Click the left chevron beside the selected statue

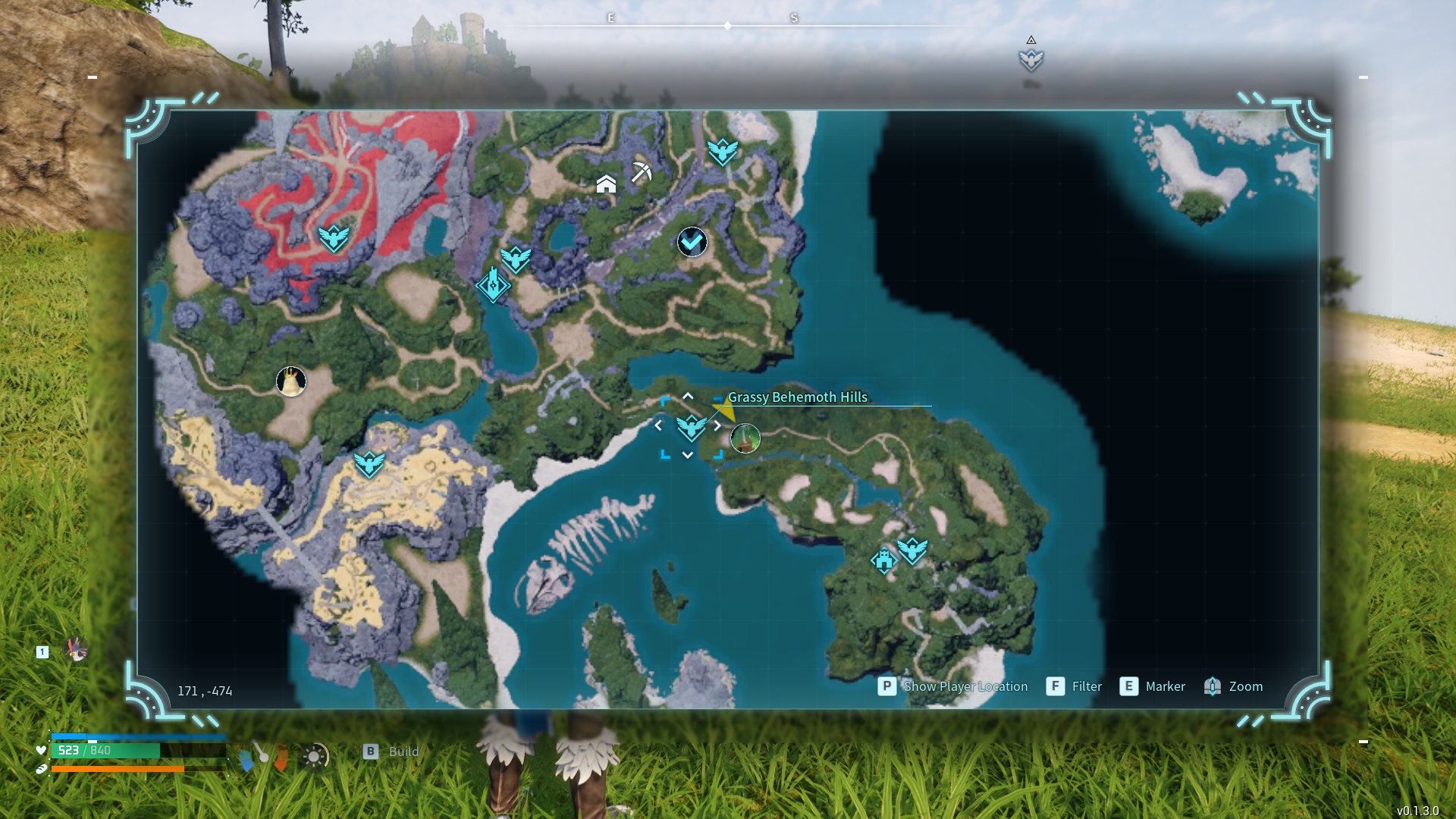(657, 425)
